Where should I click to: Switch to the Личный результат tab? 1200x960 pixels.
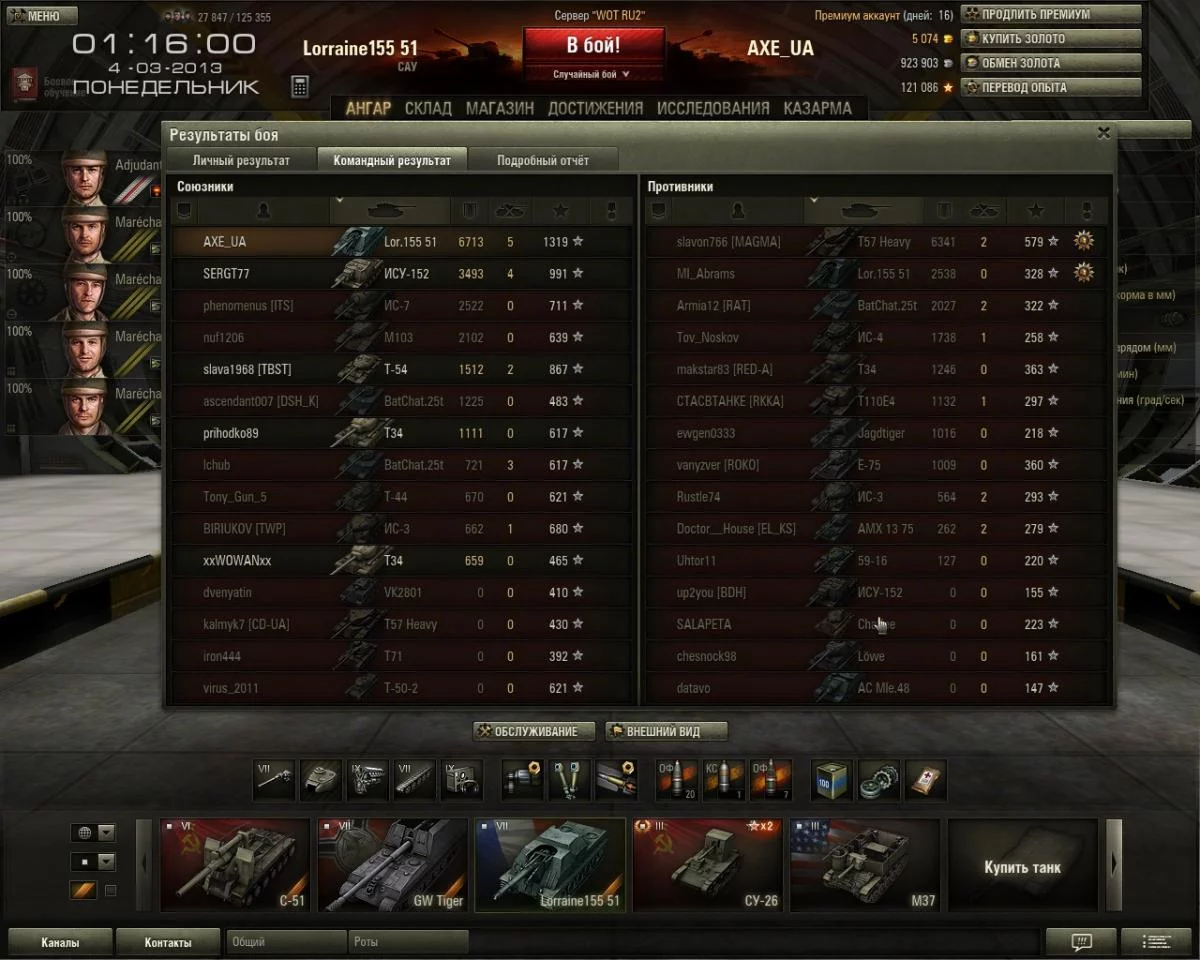coord(241,160)
